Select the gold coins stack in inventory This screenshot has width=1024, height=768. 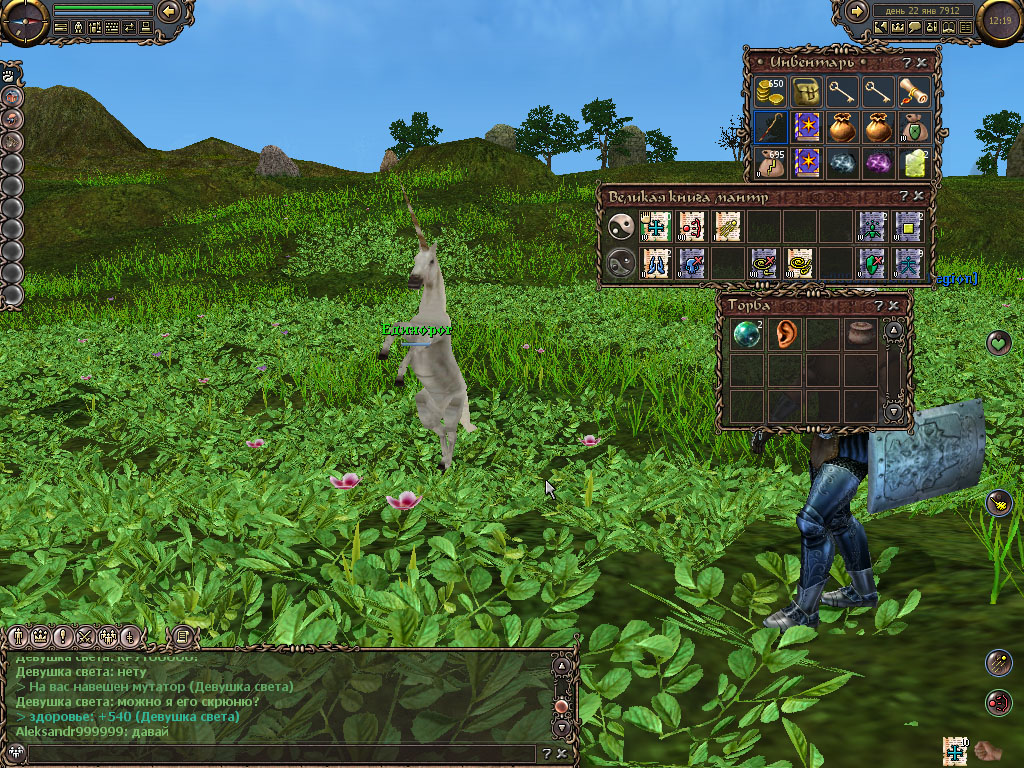click(x=769, y=93)
